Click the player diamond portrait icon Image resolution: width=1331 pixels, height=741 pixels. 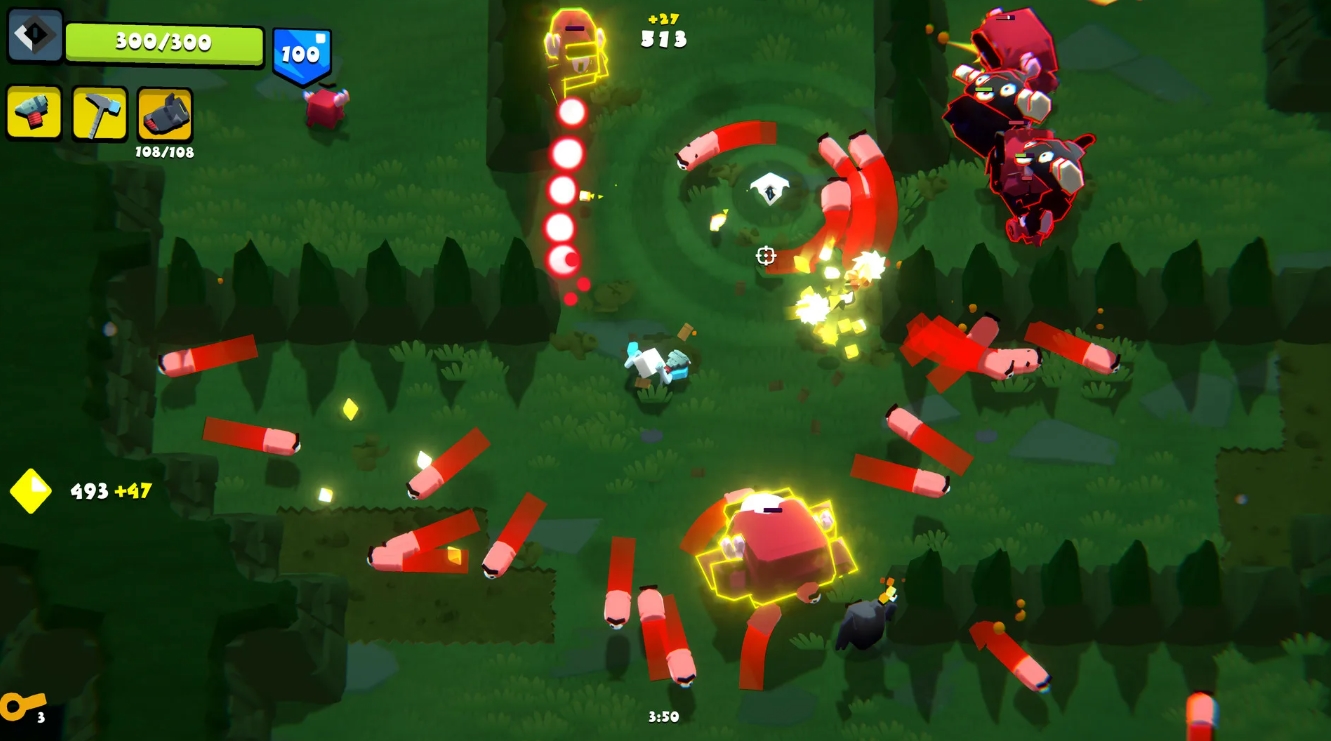coord(35,36)
